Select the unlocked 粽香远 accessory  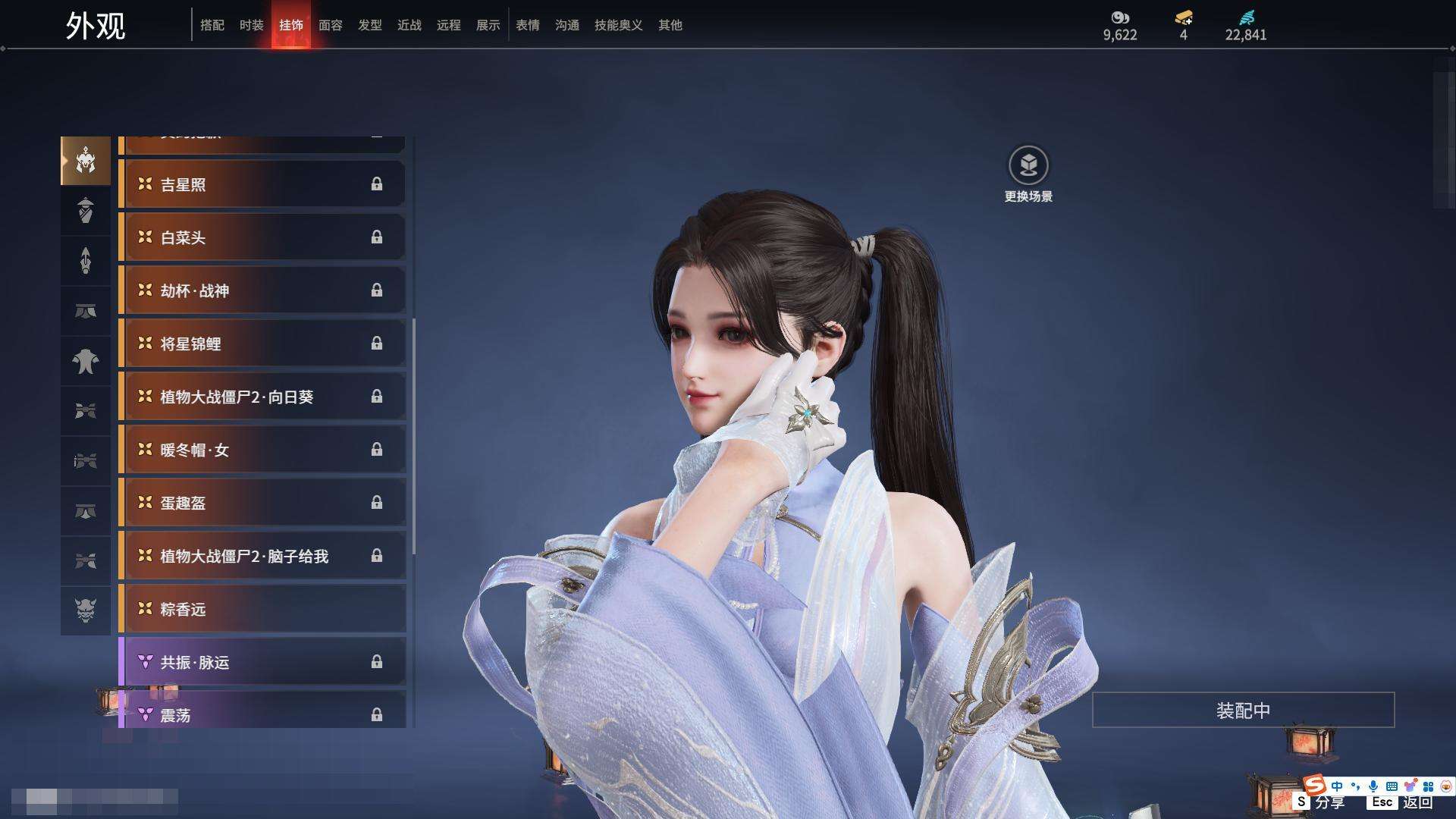(262, 609)
